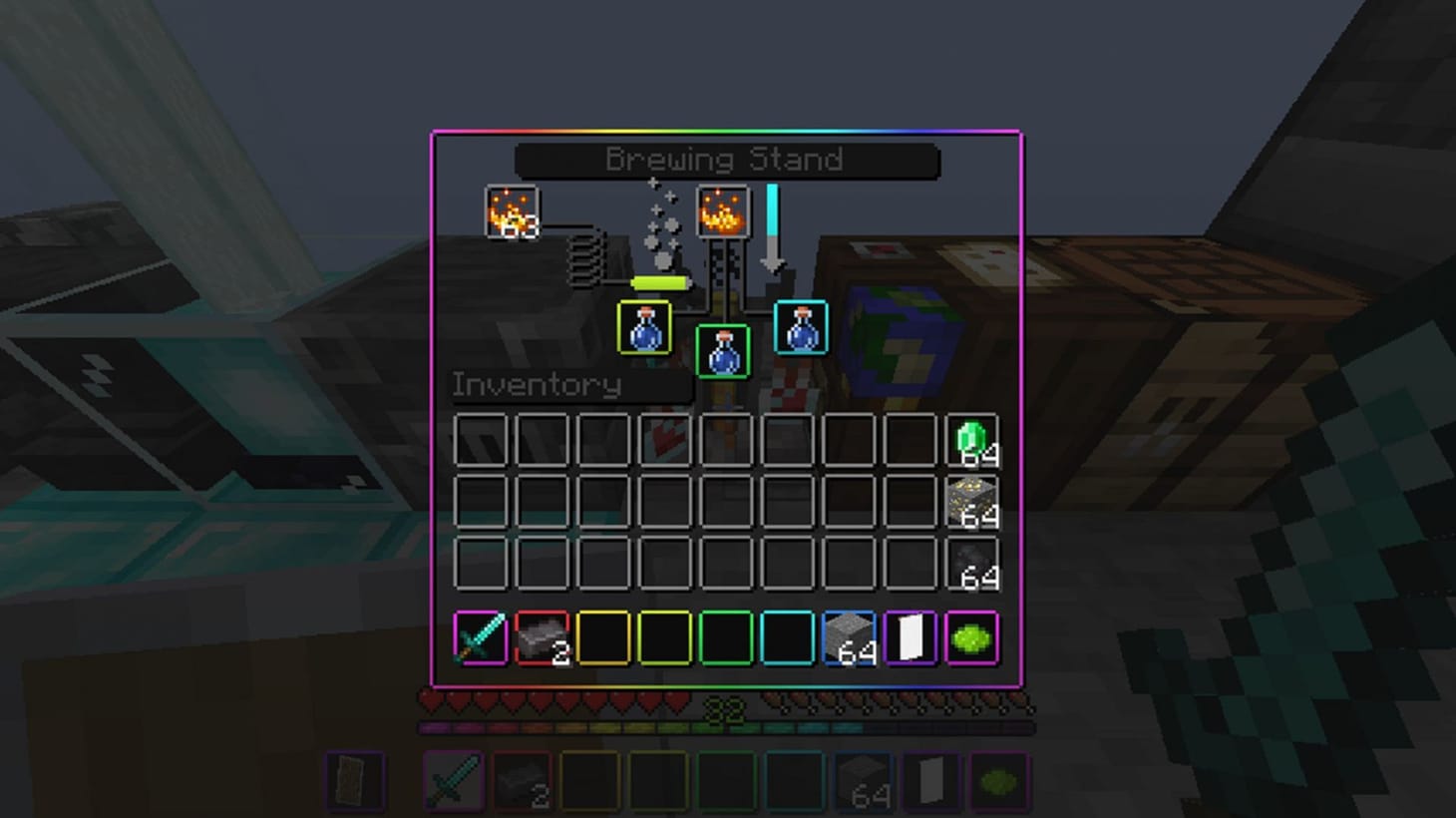Image resolution: width=1456 pixels, height=818 pixels.
Task: Take the ore block stack of 64
Action: [x=970, y=501]
